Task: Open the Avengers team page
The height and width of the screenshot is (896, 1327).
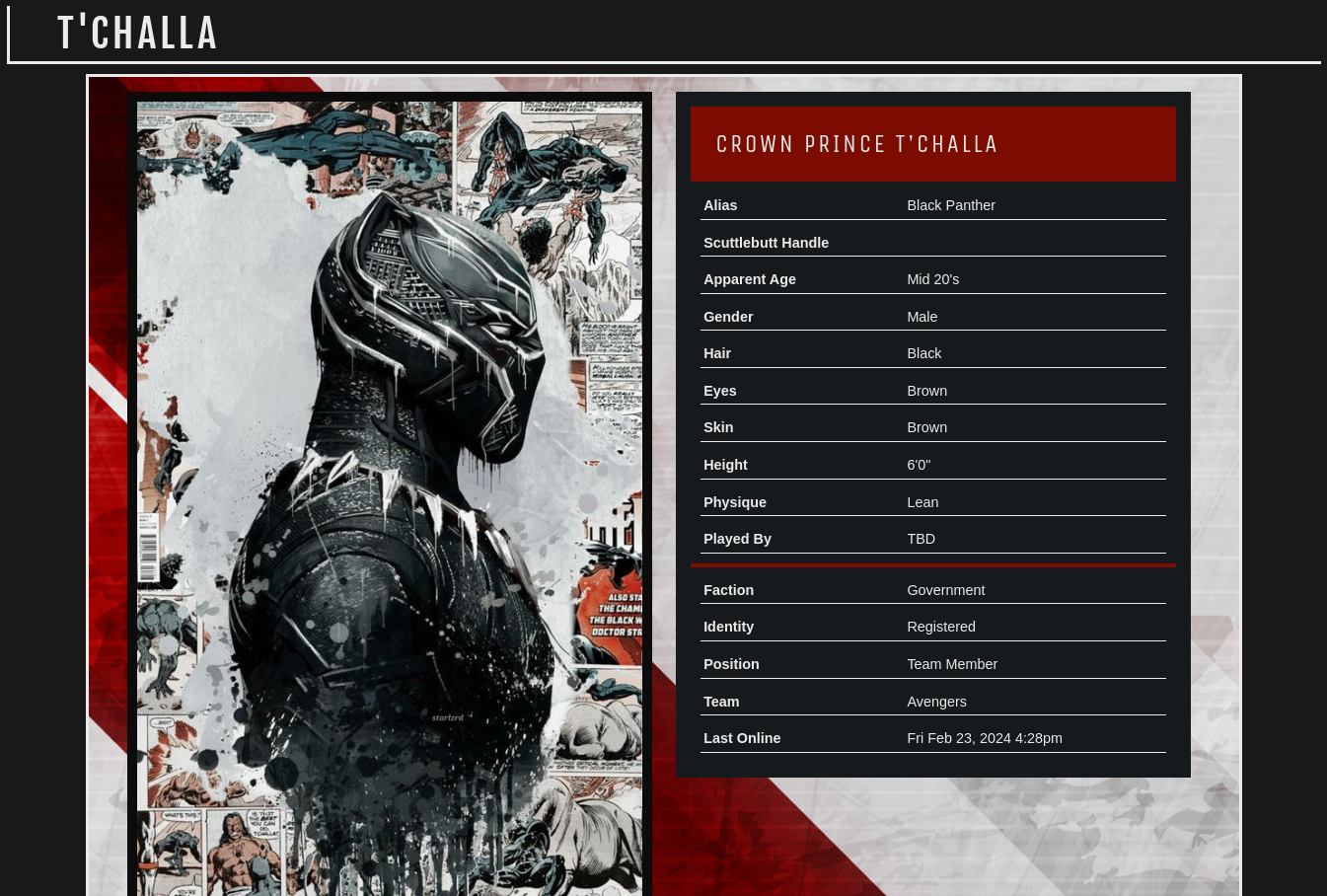Action: 935,701
